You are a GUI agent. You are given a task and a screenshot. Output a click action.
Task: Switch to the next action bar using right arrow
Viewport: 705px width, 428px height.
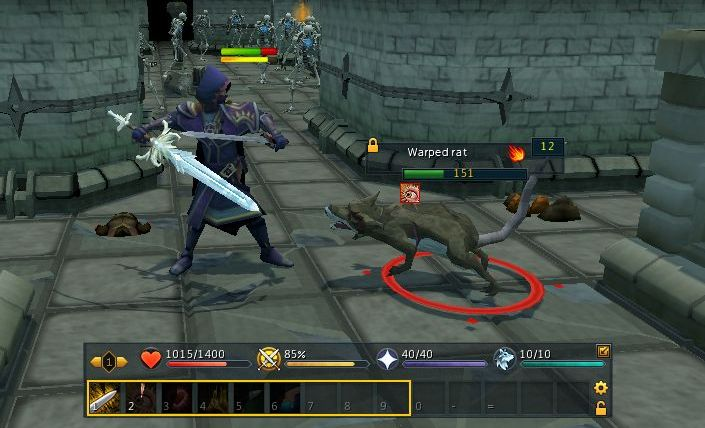point(123,362)
